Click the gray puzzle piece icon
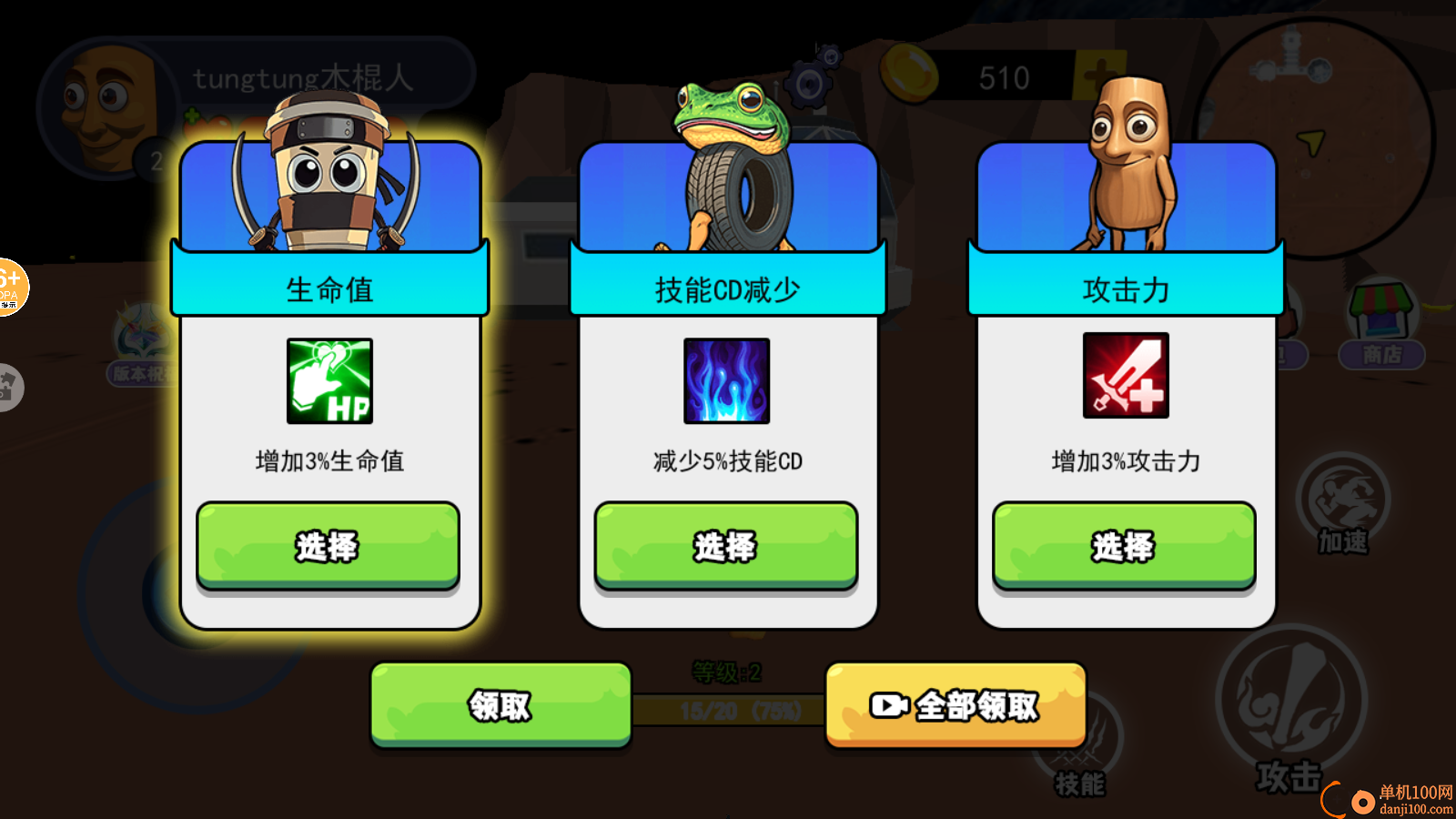1456x819 pixels. pyautogui.click(x=11, y=387)
